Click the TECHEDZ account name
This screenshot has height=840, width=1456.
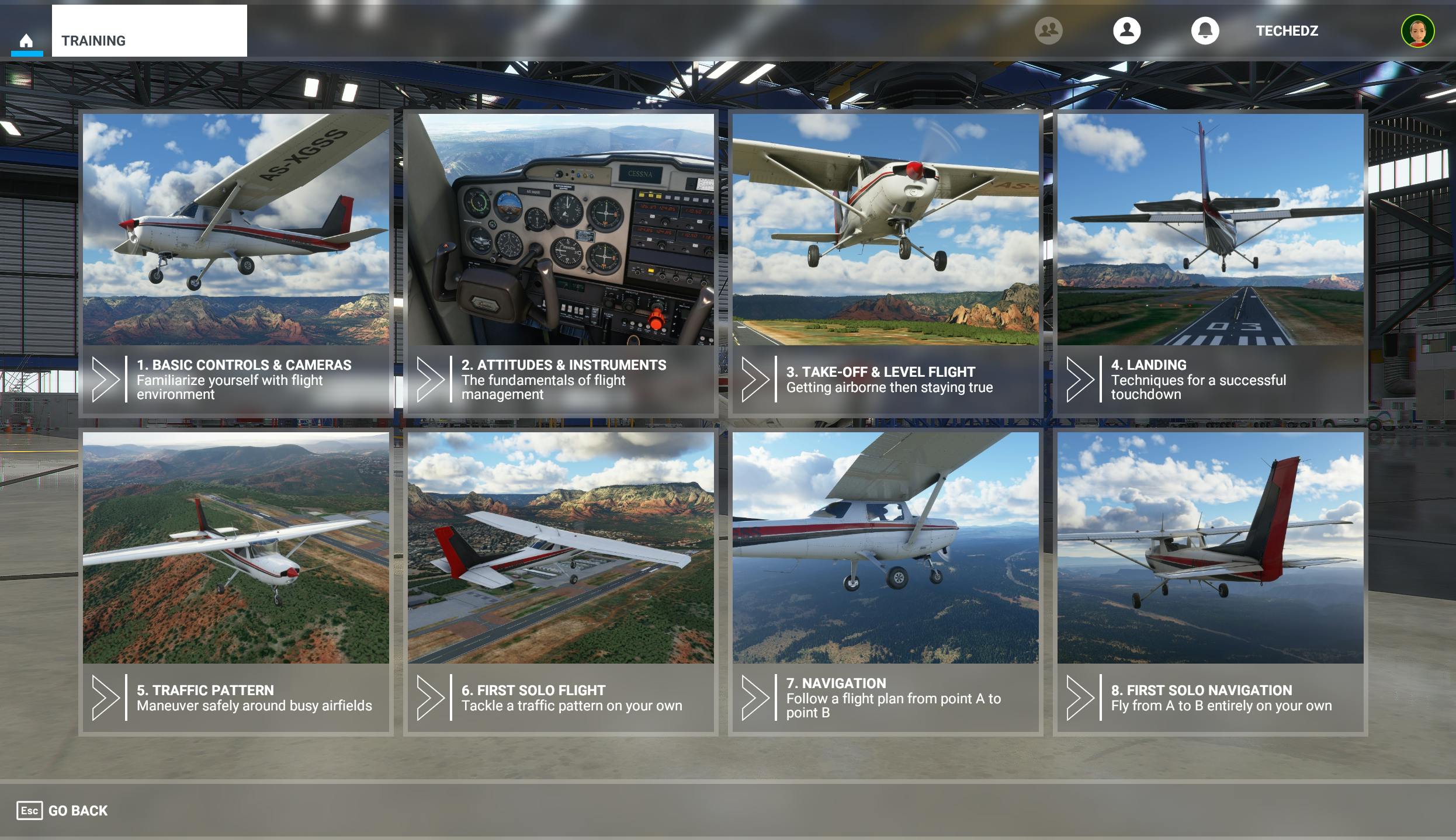1287,31
